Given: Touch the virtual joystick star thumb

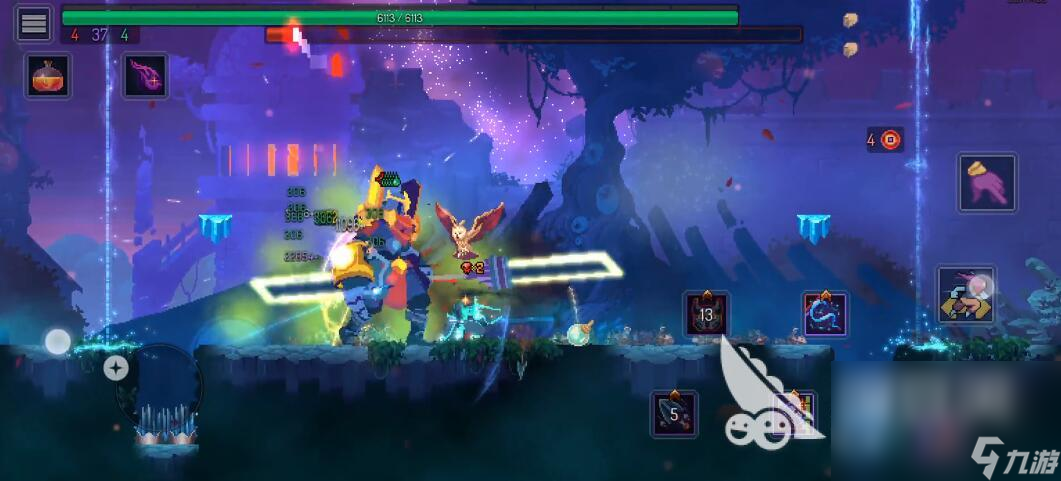Looking at the screenshot, I should pos(116,368).
